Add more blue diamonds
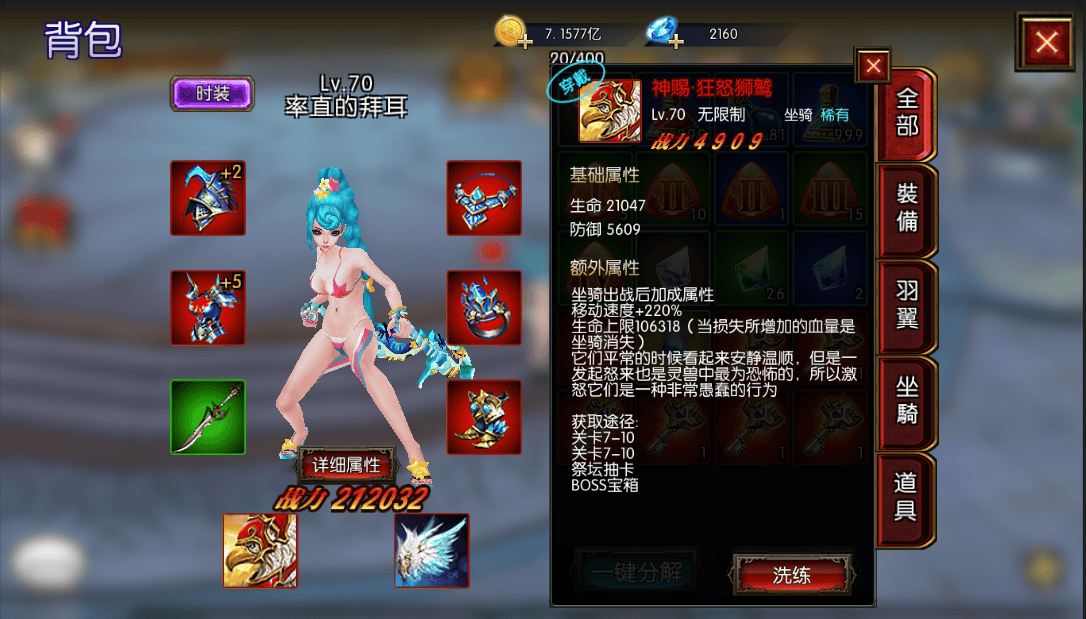Viewport: 1086px width, 619px height. [x=676, y=41]
